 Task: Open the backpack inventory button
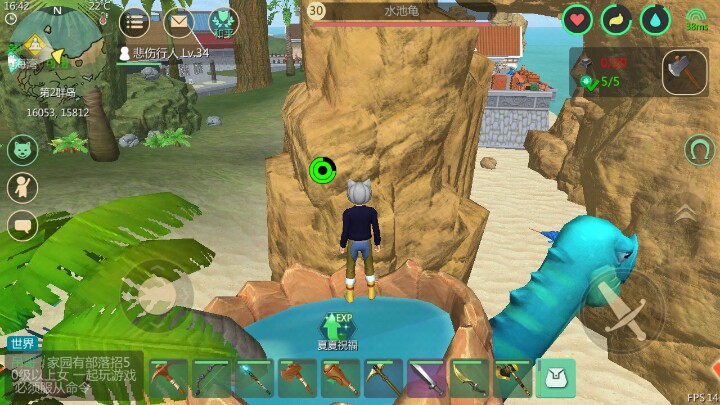[556, 378]
